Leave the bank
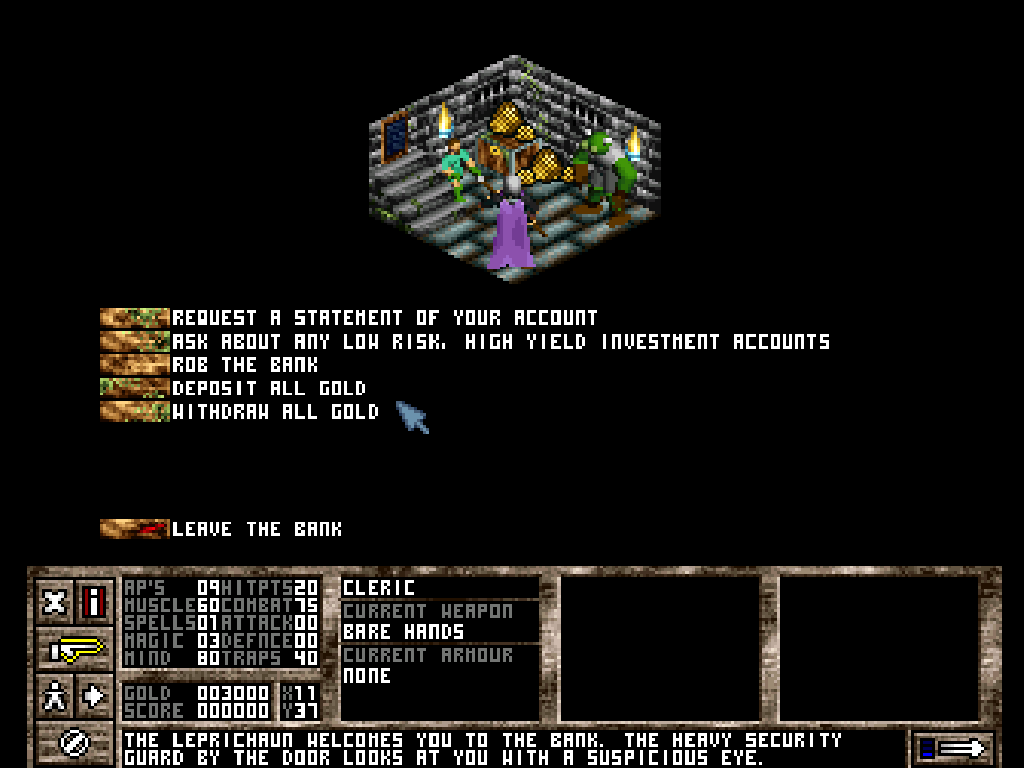The image size is (1024, 768). pos(256,529)
